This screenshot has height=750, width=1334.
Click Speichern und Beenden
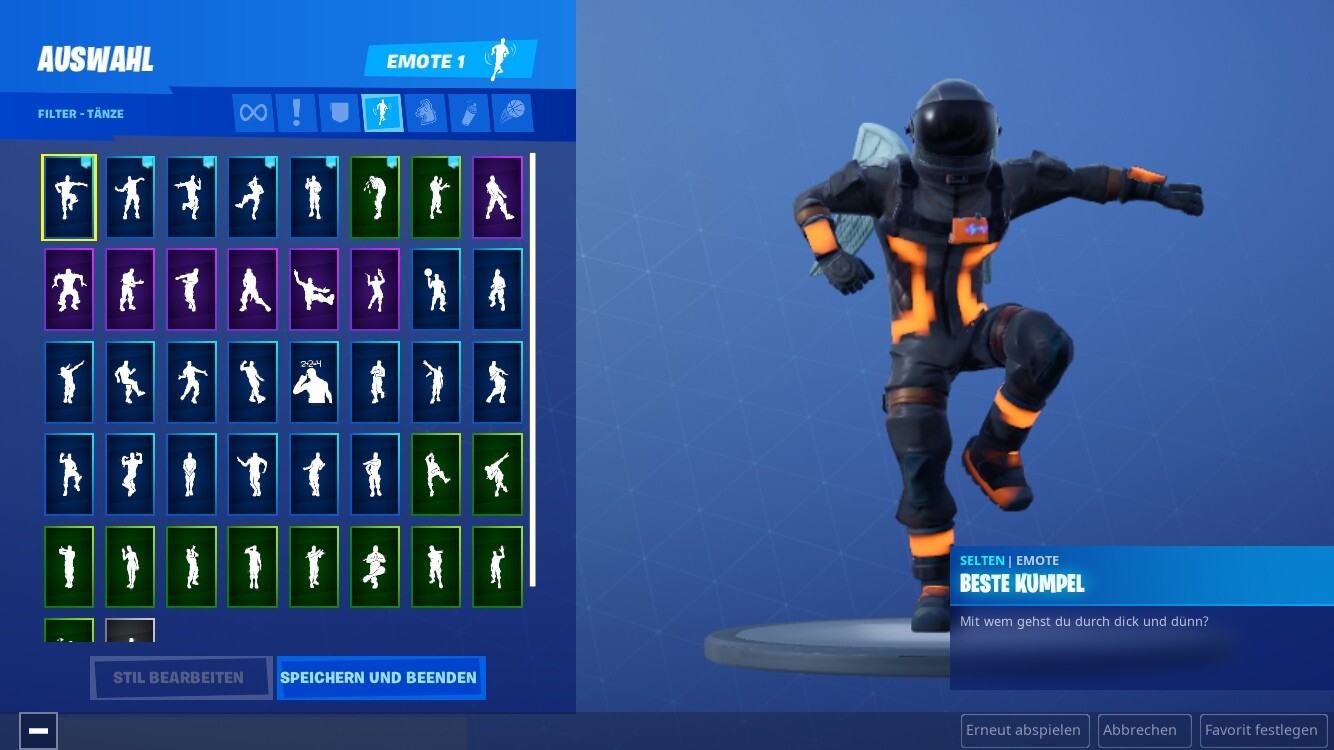[x=380, y=678]
